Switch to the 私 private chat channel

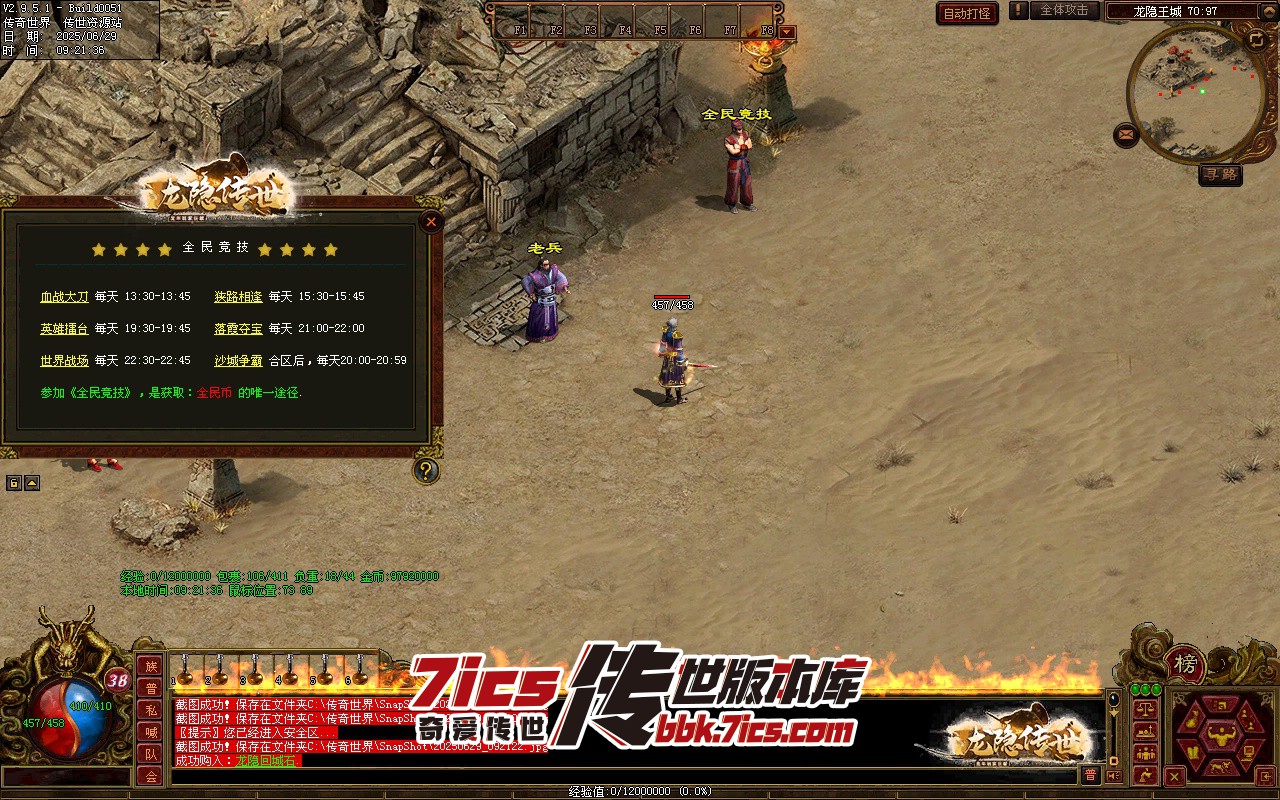tap(150, 710)
